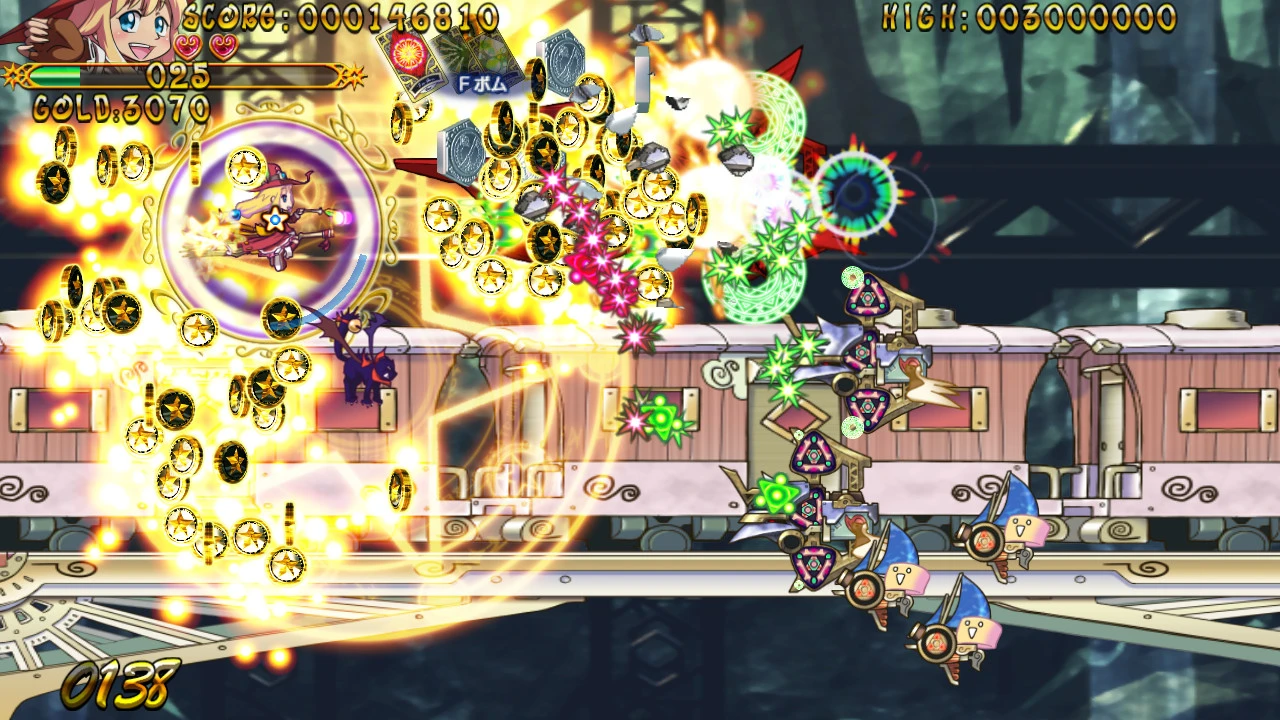Click the blonde witch character portrait
The height and width of the screenshot is (720, 1280).
(x=95, y=30)
